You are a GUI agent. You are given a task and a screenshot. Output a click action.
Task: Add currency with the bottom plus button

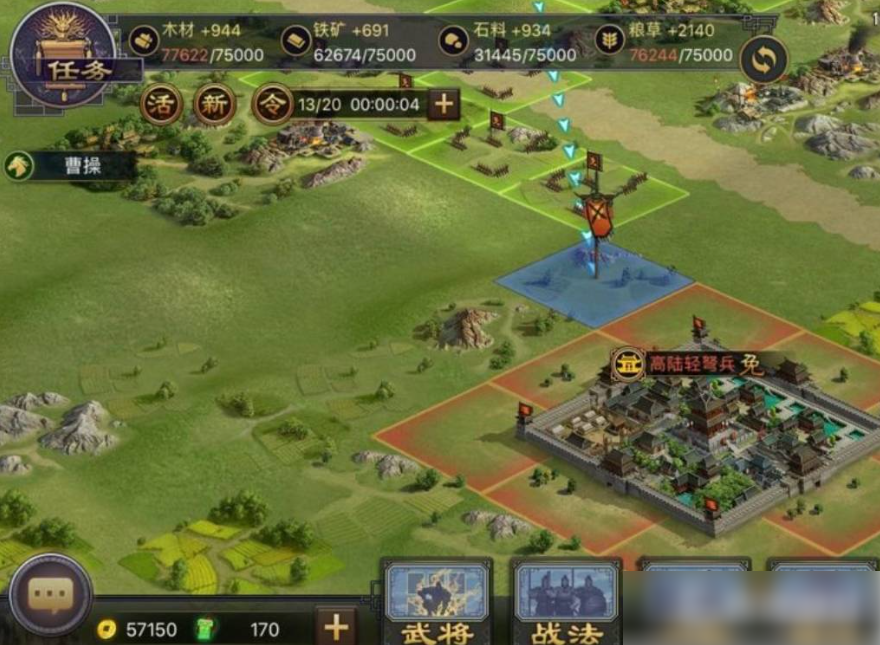point(336,627)
